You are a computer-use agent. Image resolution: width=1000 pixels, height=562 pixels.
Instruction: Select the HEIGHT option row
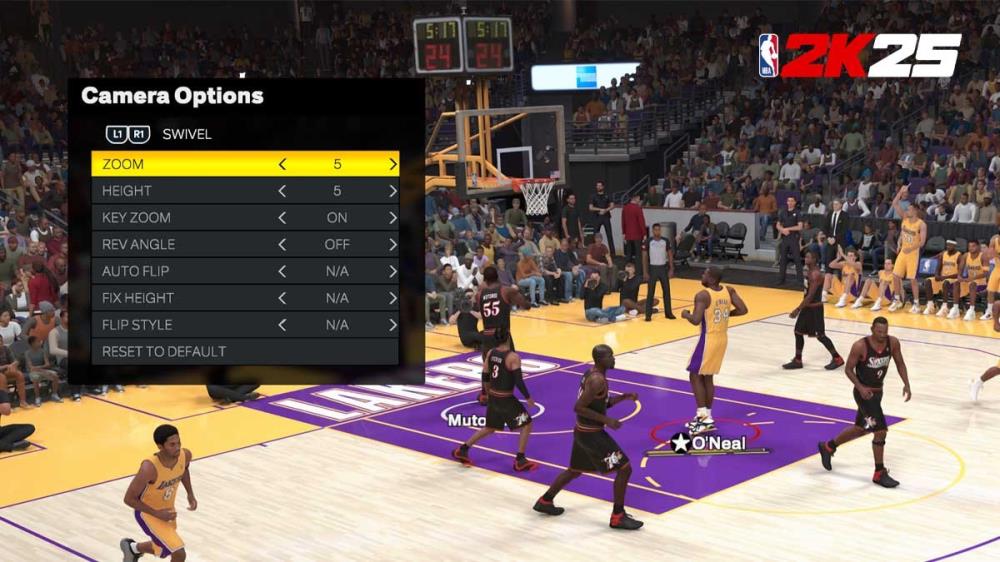180,191
